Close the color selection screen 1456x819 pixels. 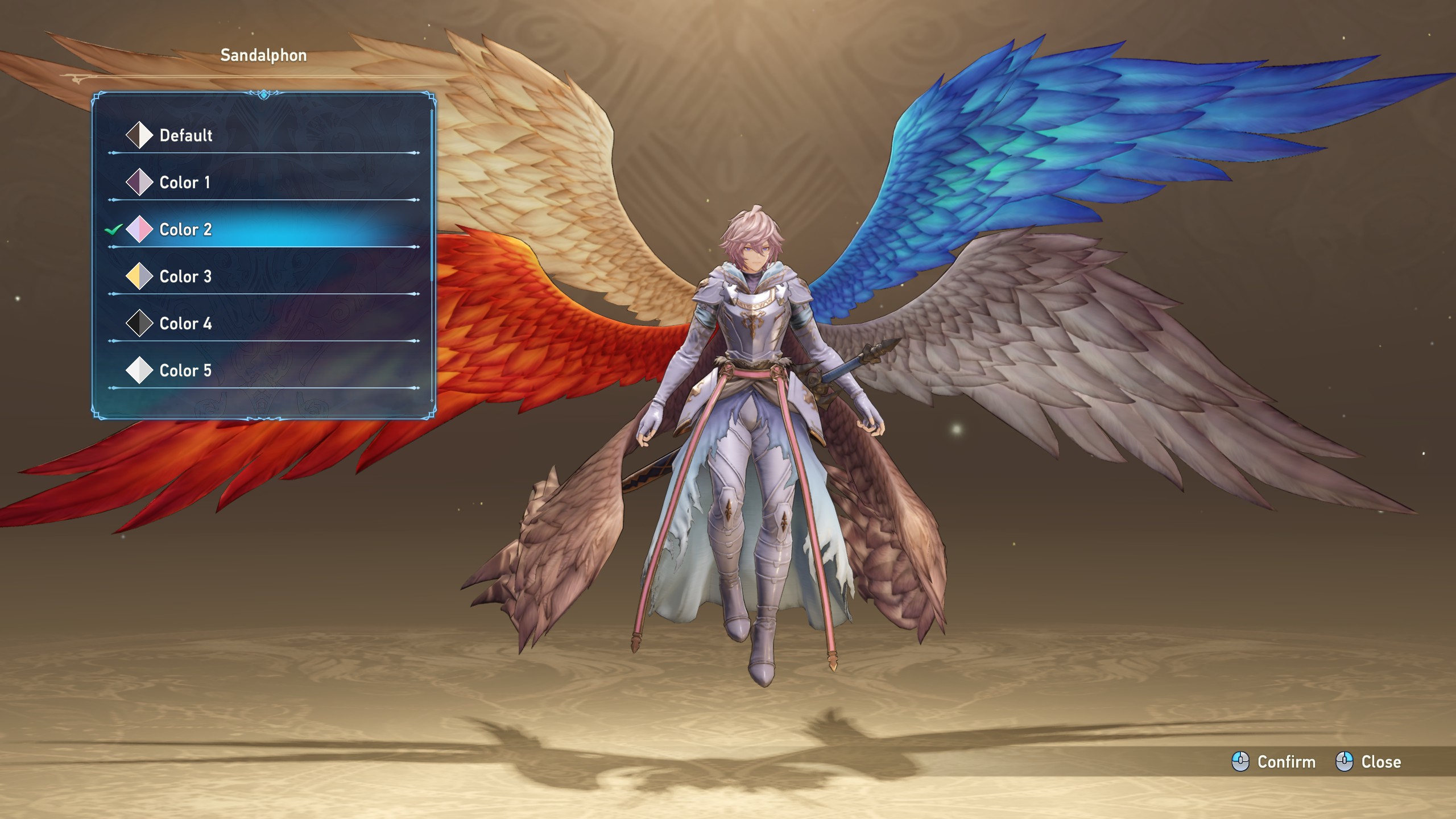(x=1368, y=762)
